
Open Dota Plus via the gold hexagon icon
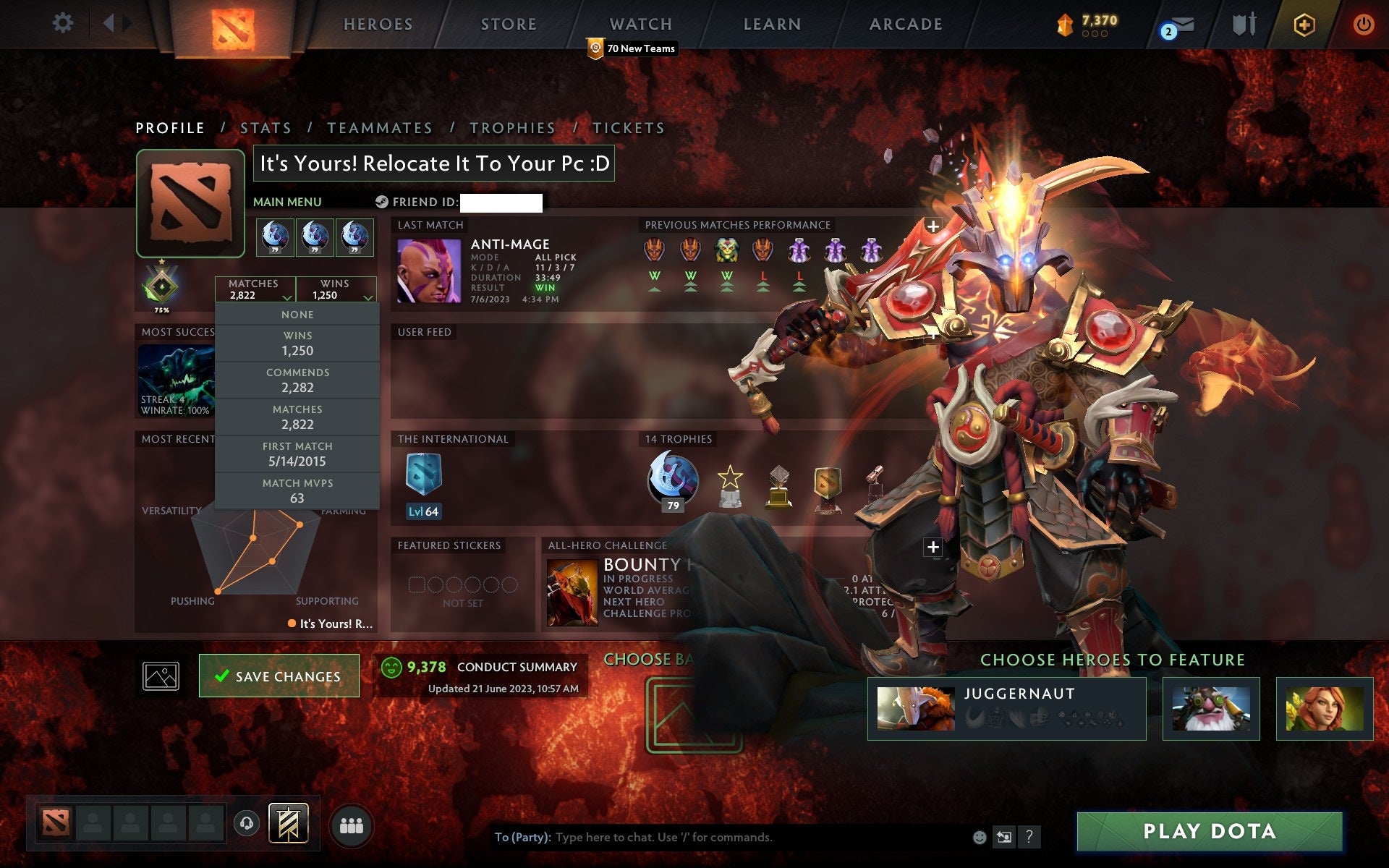point(1304,24)
